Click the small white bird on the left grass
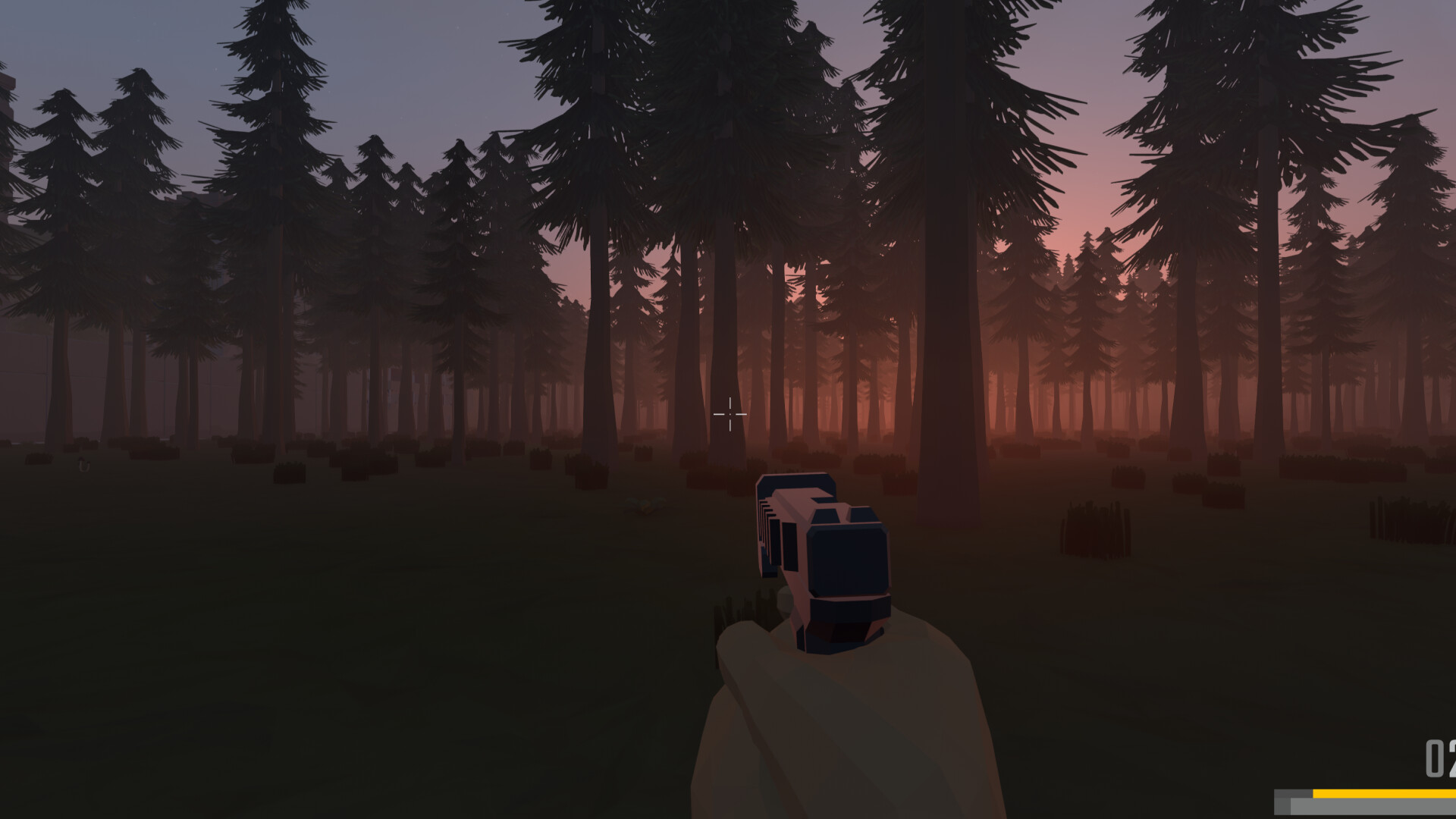This screenshot has width=1456, height=819. click(x=83, y=466)
